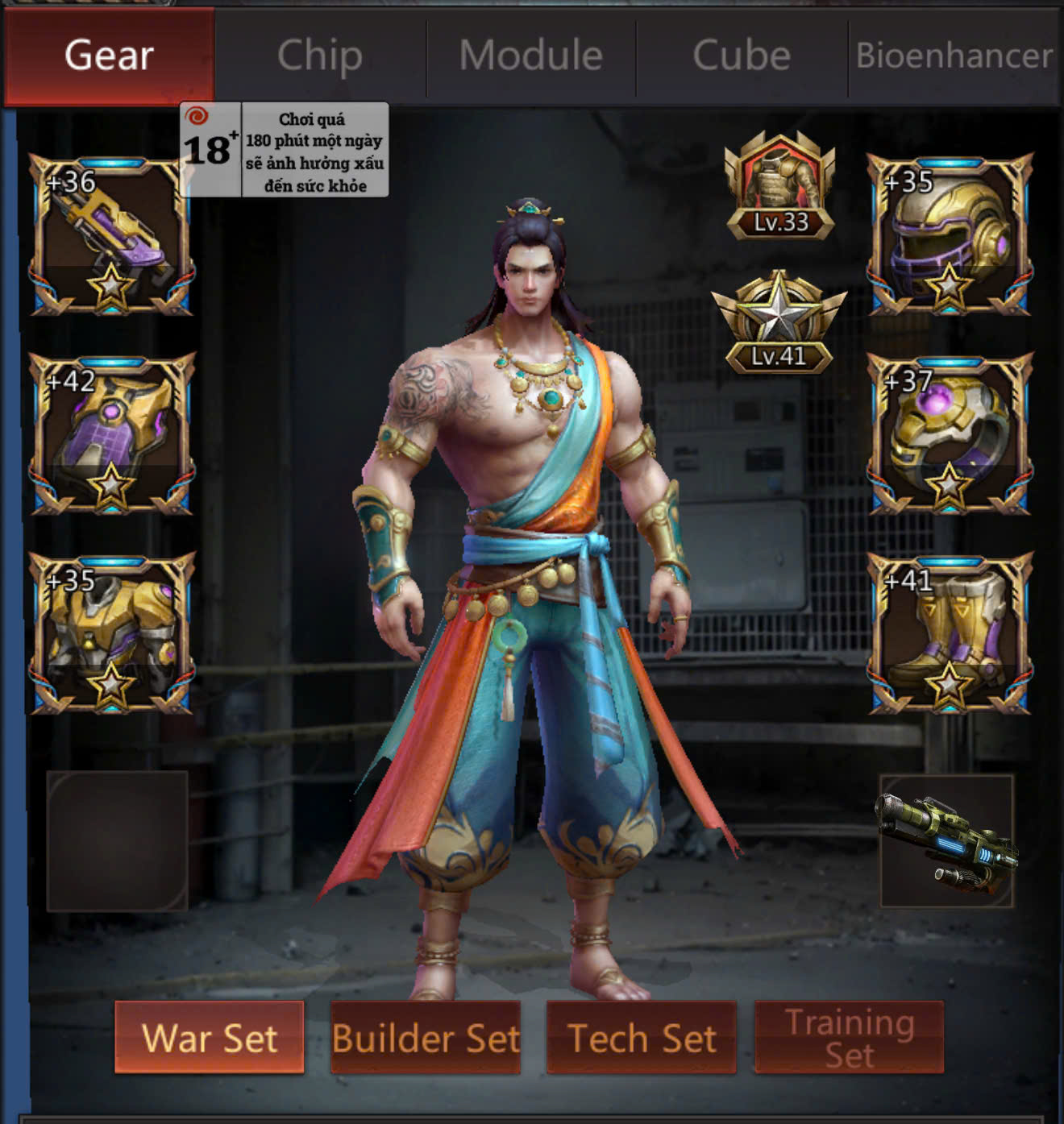Open the Lv.33 armor badge
The image size is (1064, 1124).
(x=779, y=188)
